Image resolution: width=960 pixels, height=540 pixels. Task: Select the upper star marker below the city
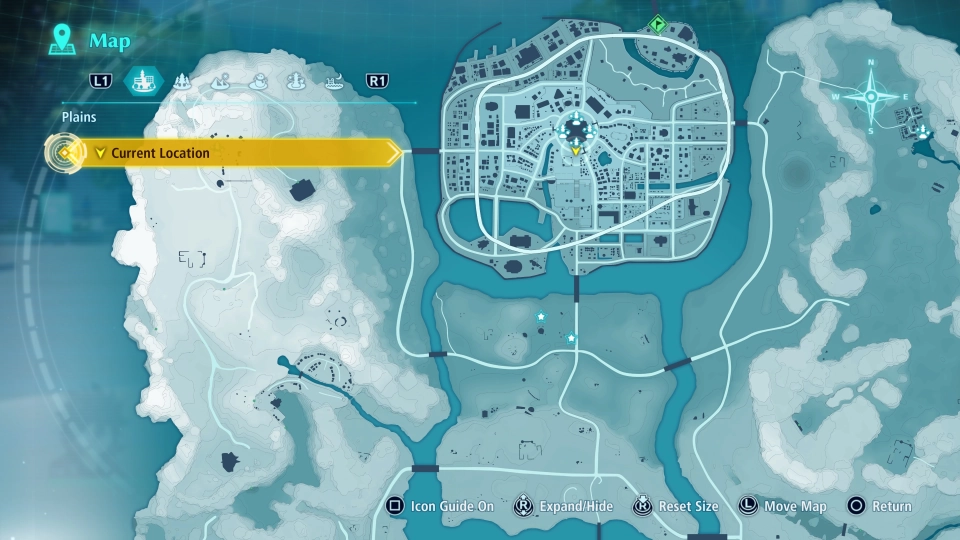pos(541,317)
